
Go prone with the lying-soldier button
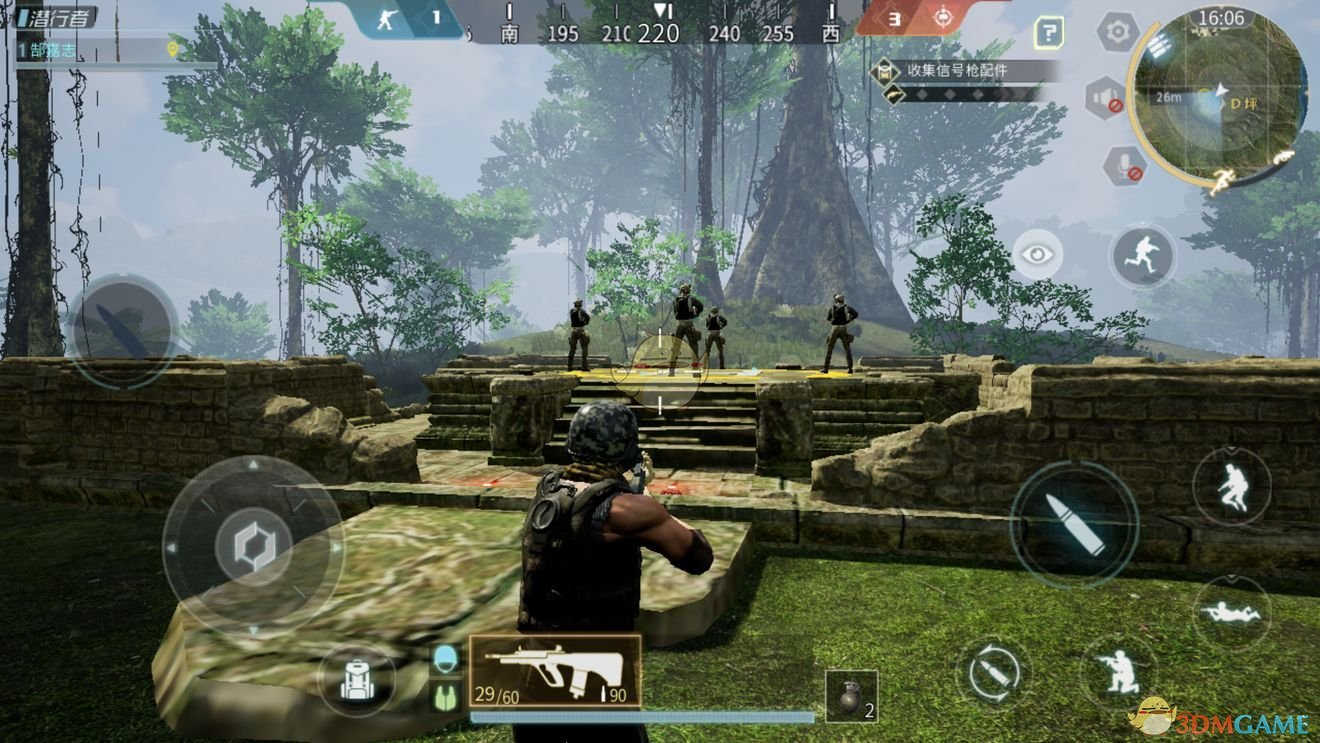pos(1231,611)
